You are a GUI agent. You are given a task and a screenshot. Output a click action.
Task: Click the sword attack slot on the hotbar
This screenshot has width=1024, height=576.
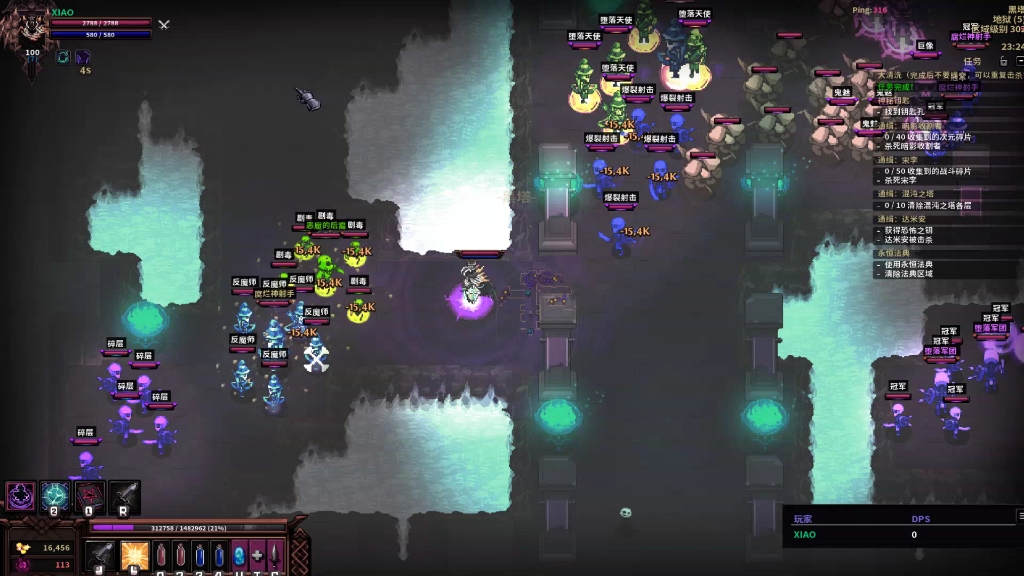[101, 555]
